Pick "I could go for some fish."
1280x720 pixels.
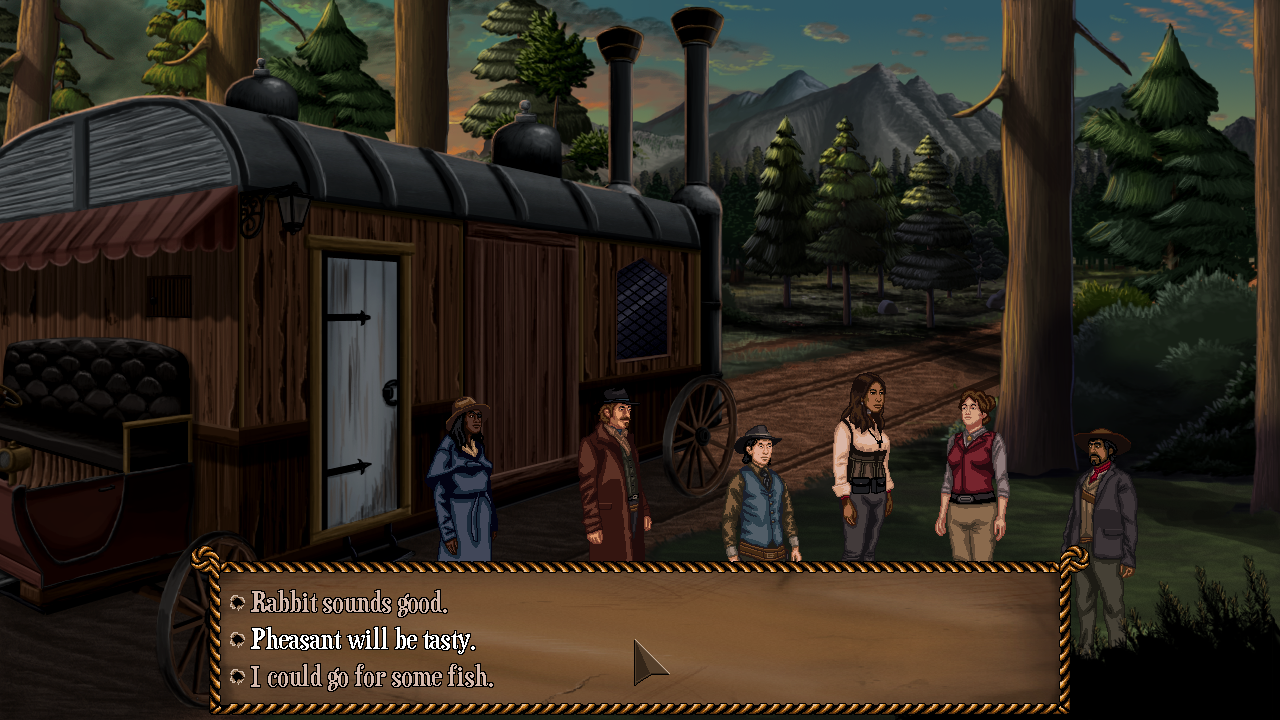click(371, 677)
